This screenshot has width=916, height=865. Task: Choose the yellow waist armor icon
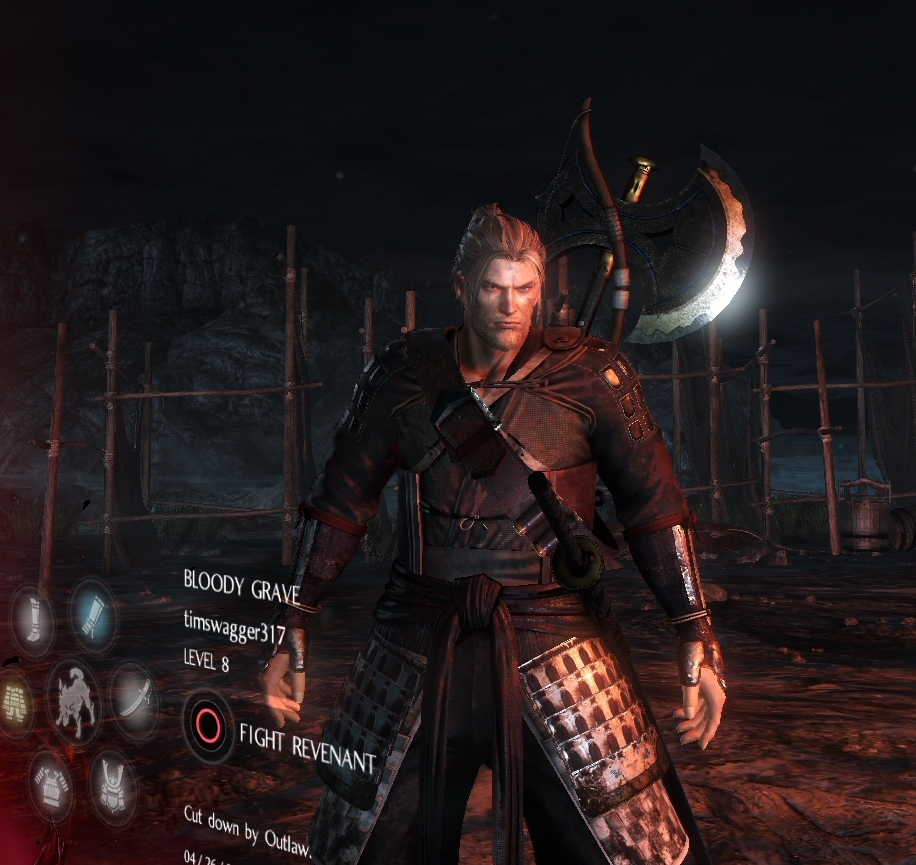pos(13,702)
